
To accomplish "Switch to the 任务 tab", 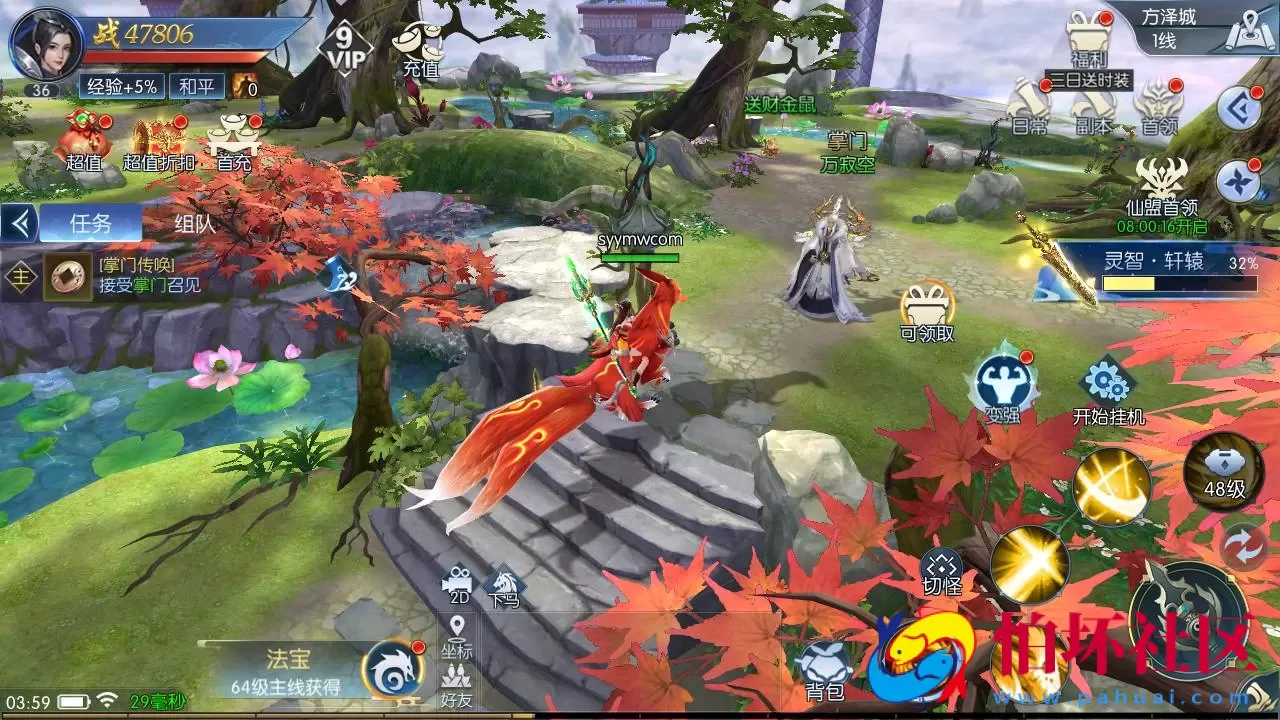I will tap(88, 222).
